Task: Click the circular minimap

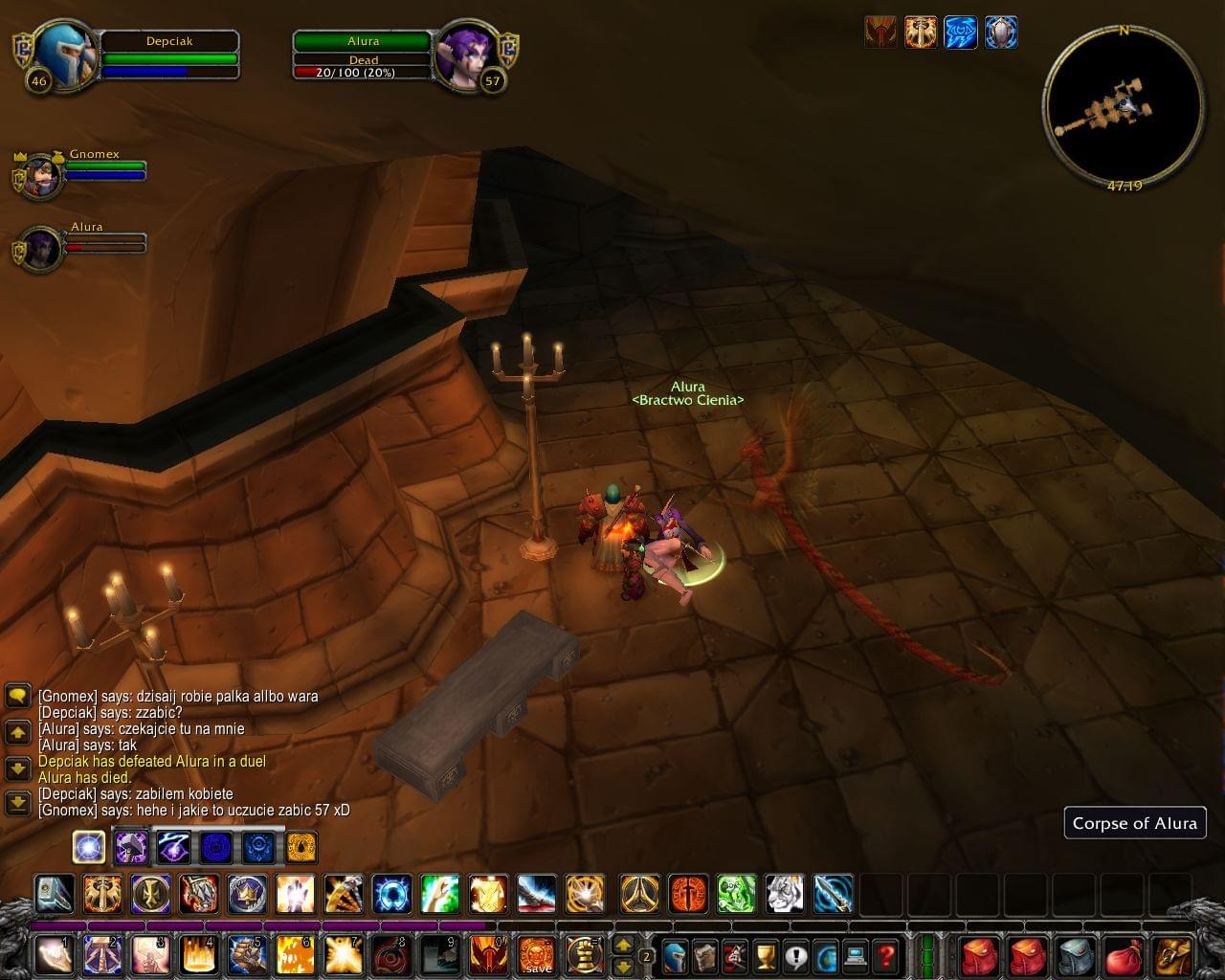Action: pos(1124,103)
